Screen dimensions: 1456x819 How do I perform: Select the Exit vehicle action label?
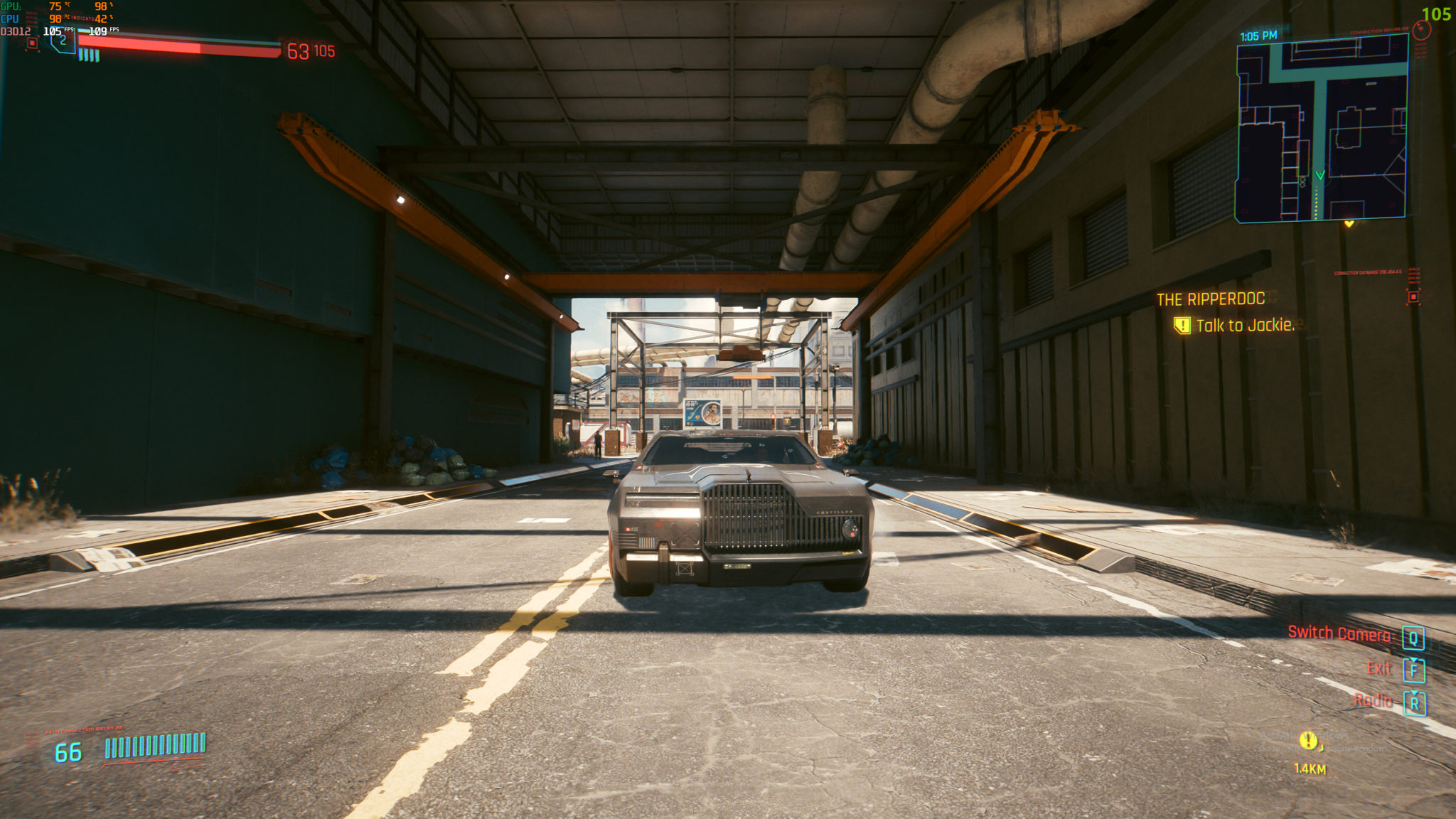point(1379,668)
